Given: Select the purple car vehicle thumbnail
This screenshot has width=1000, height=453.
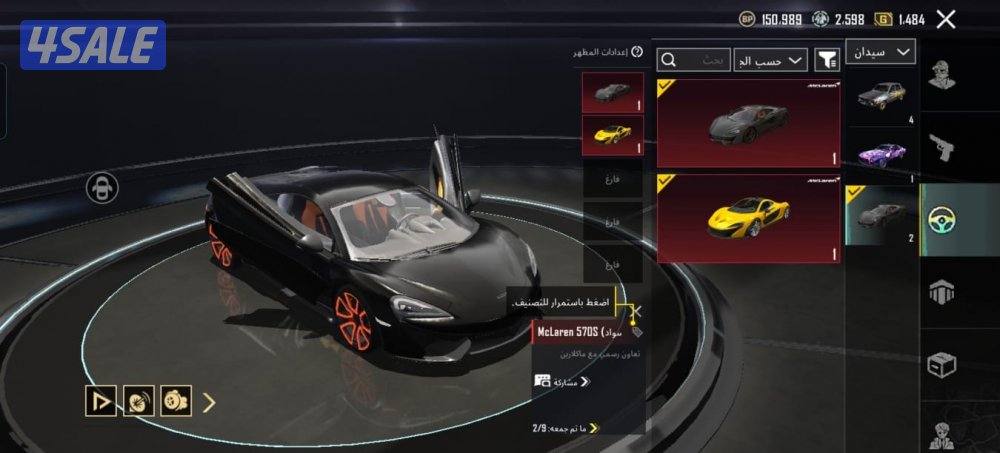Looking at the screenshot, I should pos(881,155).
